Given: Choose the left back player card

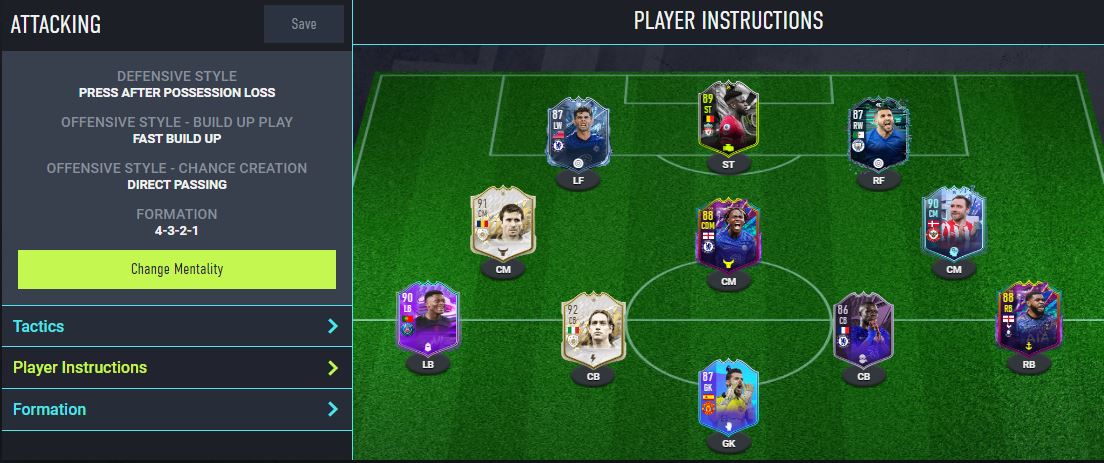Looking at the screenshot, I should point(427,321).
